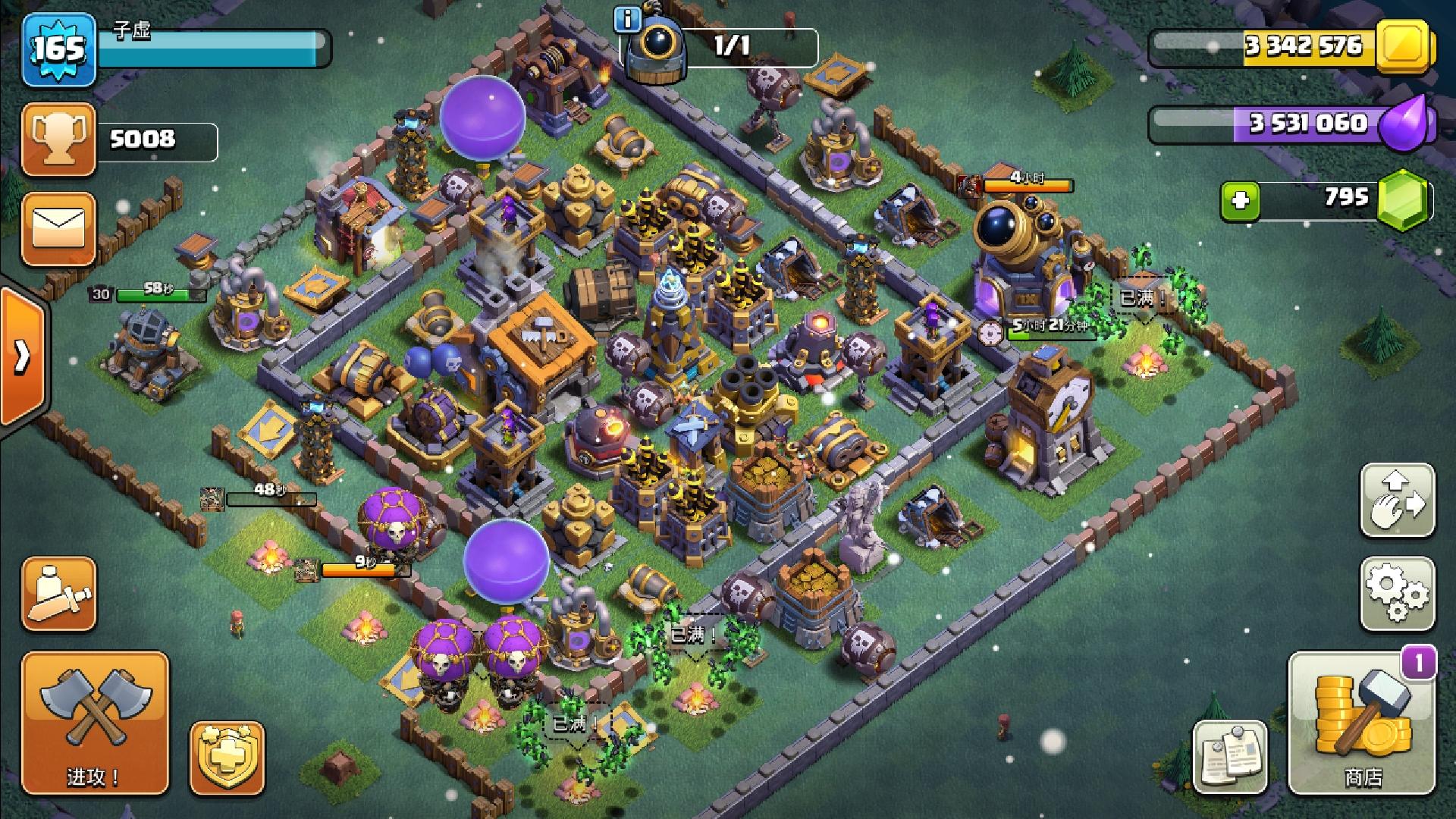Open the layout editor hand button
The height and width of the screenshot is (819, 1456).
(1398, 500)
